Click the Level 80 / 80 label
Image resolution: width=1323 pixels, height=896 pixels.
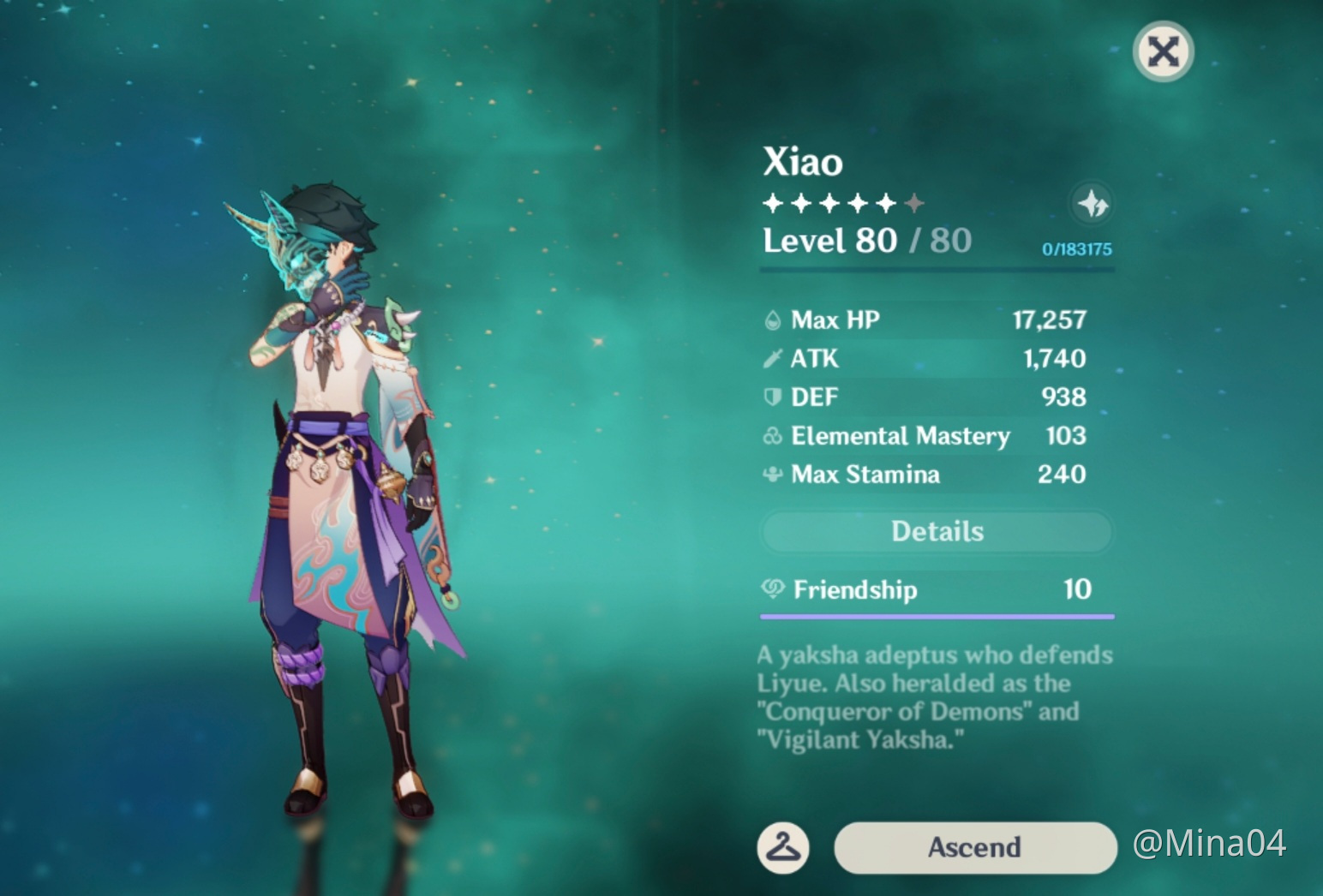pos(865,240)
